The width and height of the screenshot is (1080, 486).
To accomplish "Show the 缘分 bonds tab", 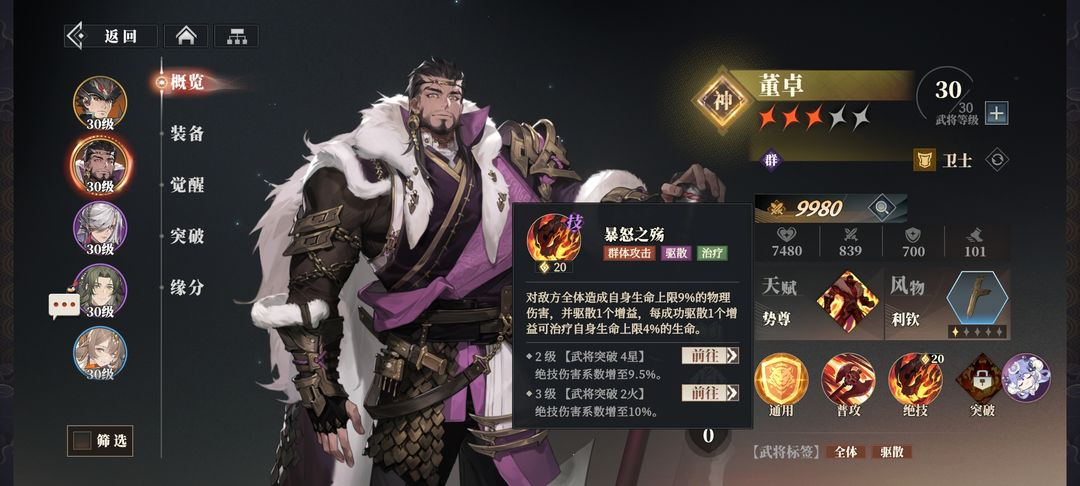I will pos(187,287).
